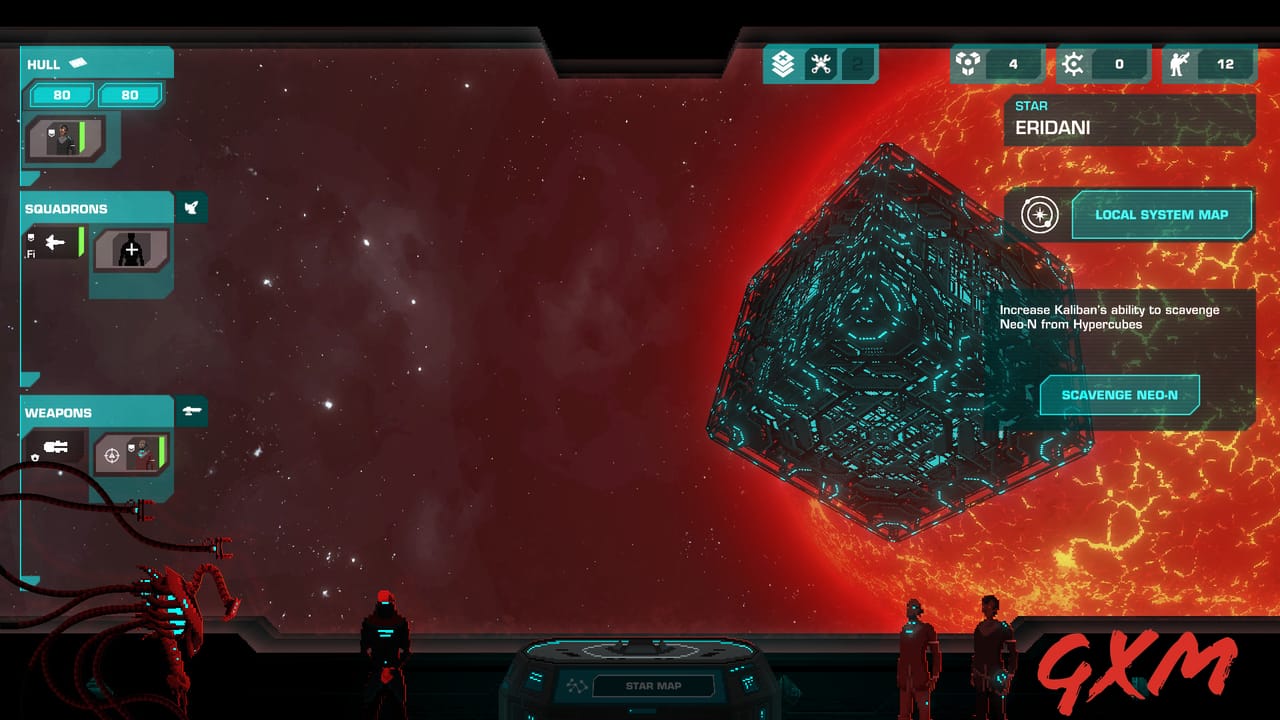Click the empty squadron slot with the plus sign
The width and height of the screenshot is (1280, 720).
coord(131,250)
